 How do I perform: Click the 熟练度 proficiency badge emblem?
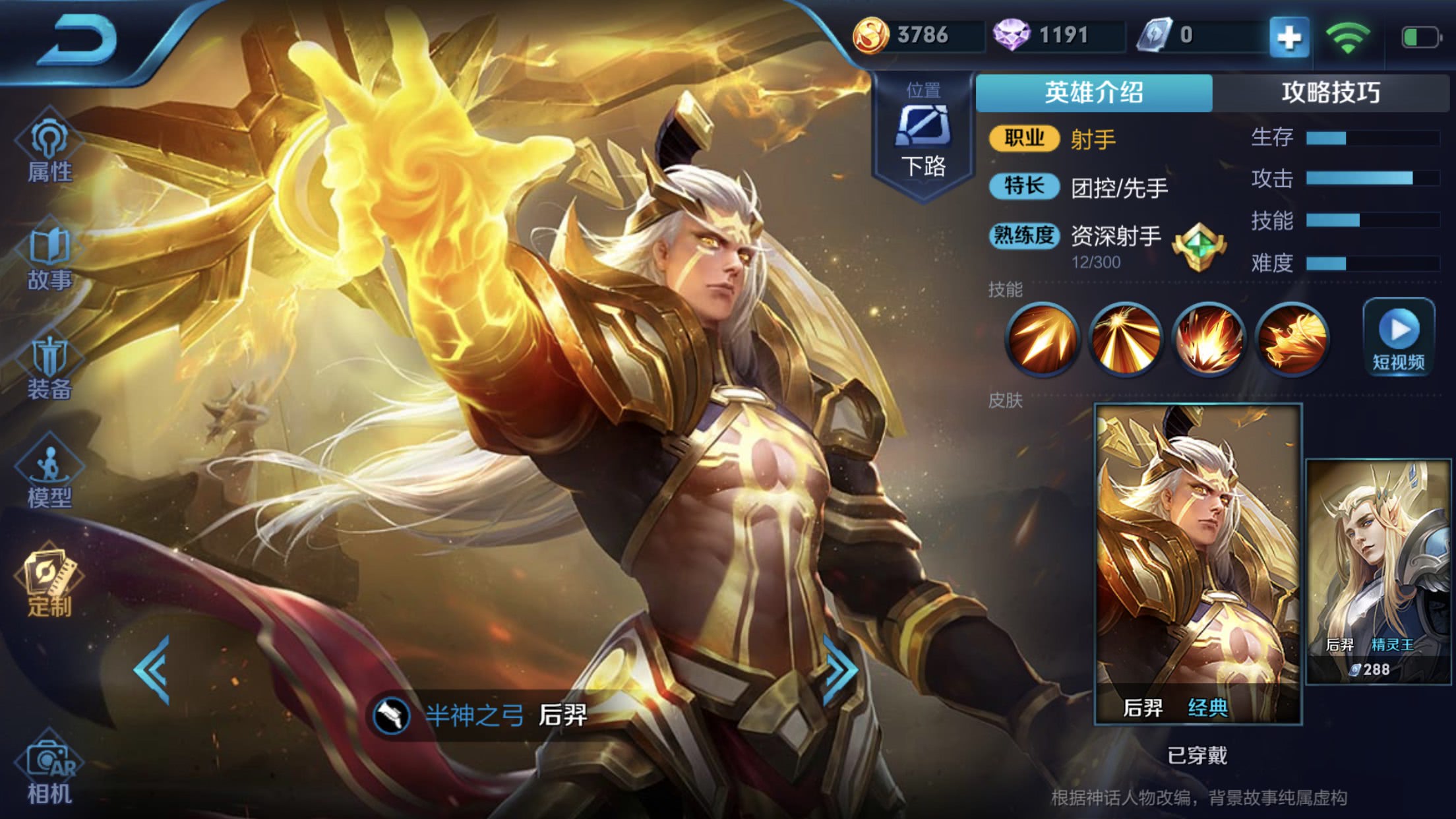click(1199, 247)
